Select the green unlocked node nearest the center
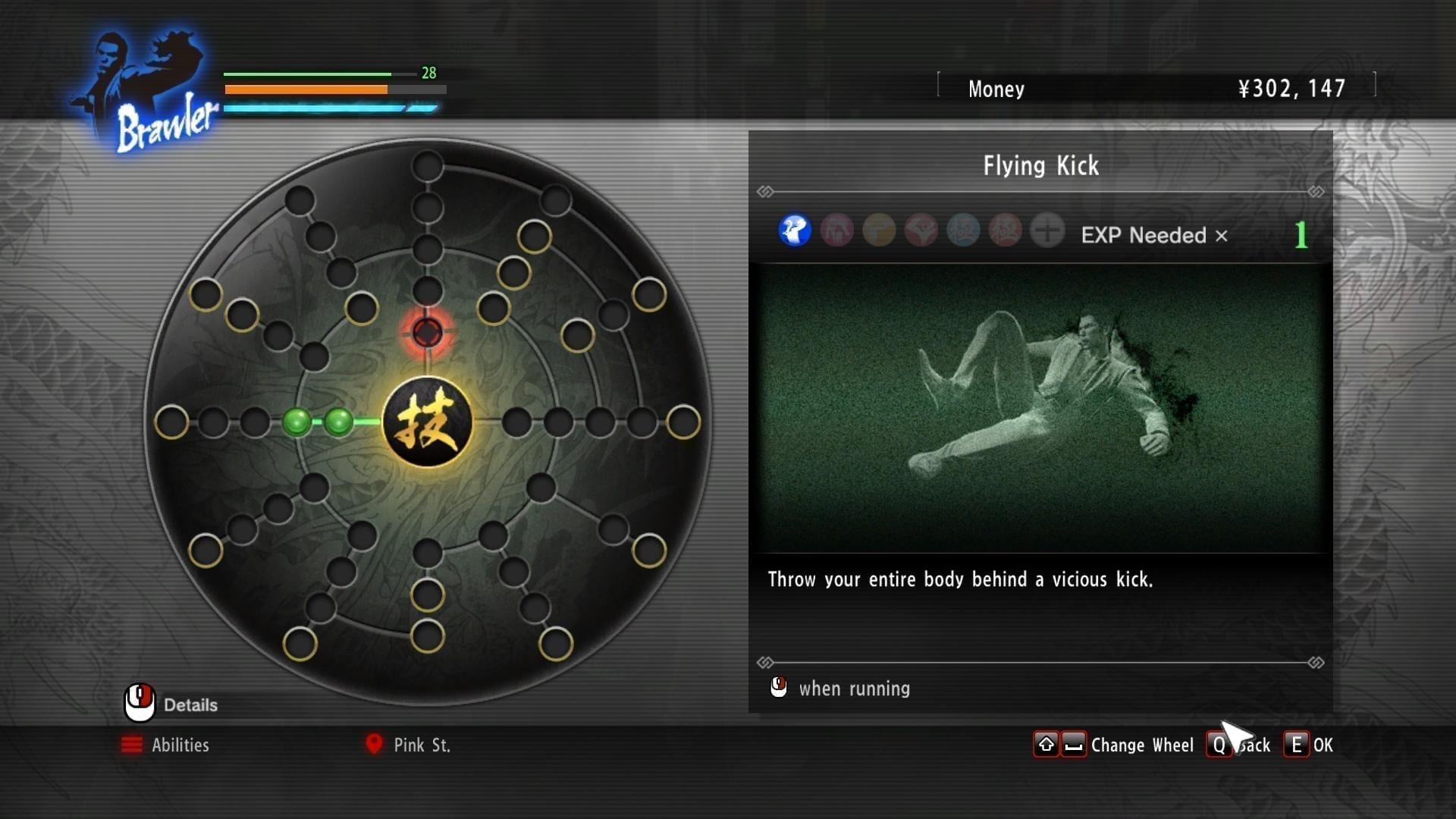 click(338, 422)
